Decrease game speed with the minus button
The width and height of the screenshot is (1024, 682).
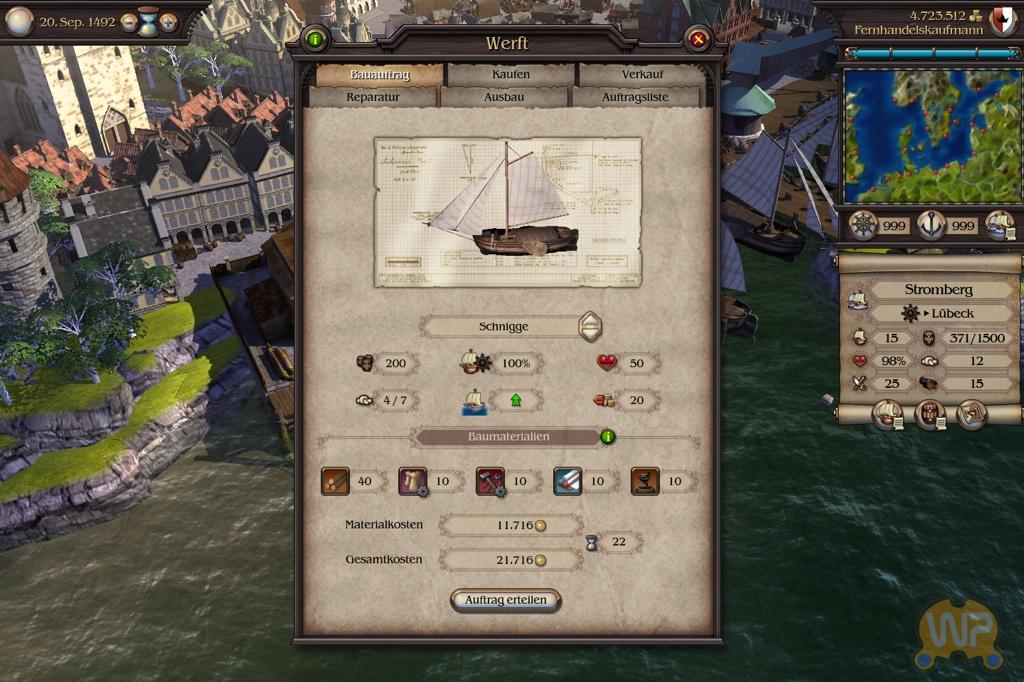point(129,21)
